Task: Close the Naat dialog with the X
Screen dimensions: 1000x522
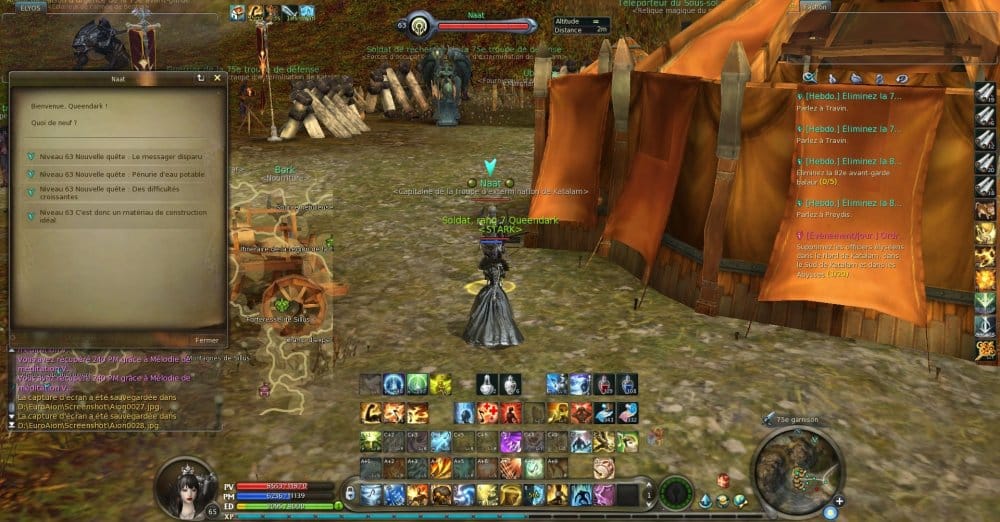Action: [216, 77]
